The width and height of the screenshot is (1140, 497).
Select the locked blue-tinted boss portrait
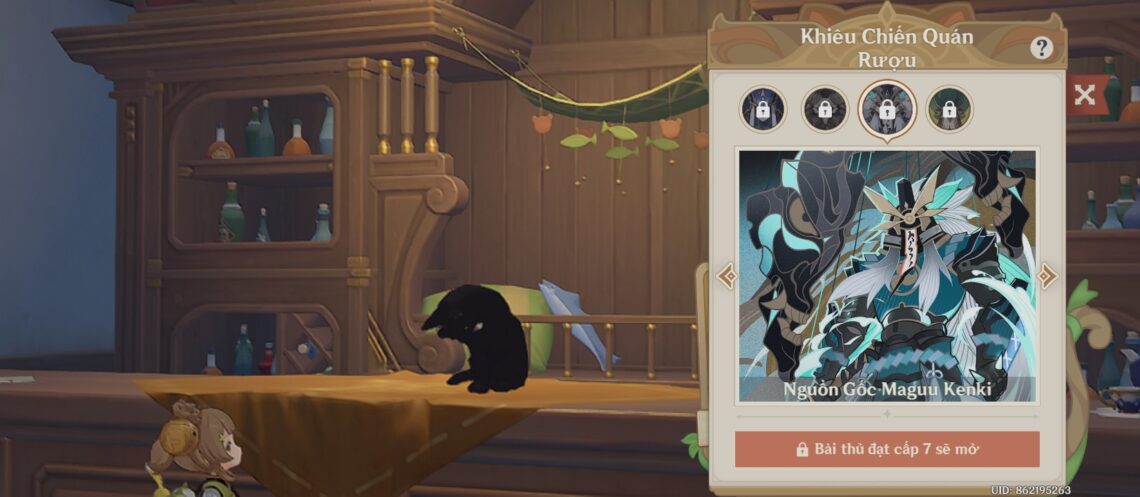click(763, 109)
